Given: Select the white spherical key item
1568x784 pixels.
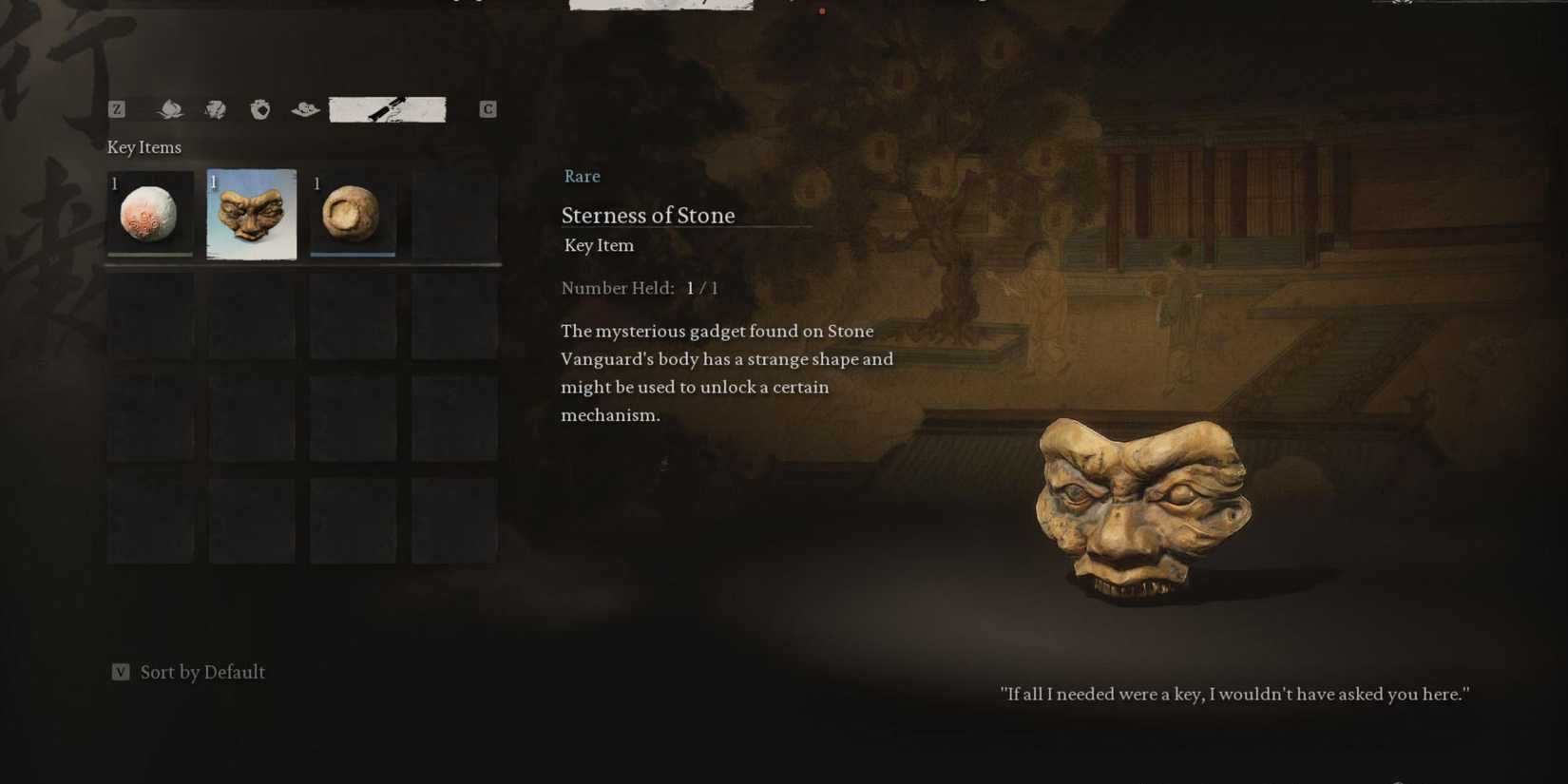Looking at the screenshot, I should (x=150, y=213).
